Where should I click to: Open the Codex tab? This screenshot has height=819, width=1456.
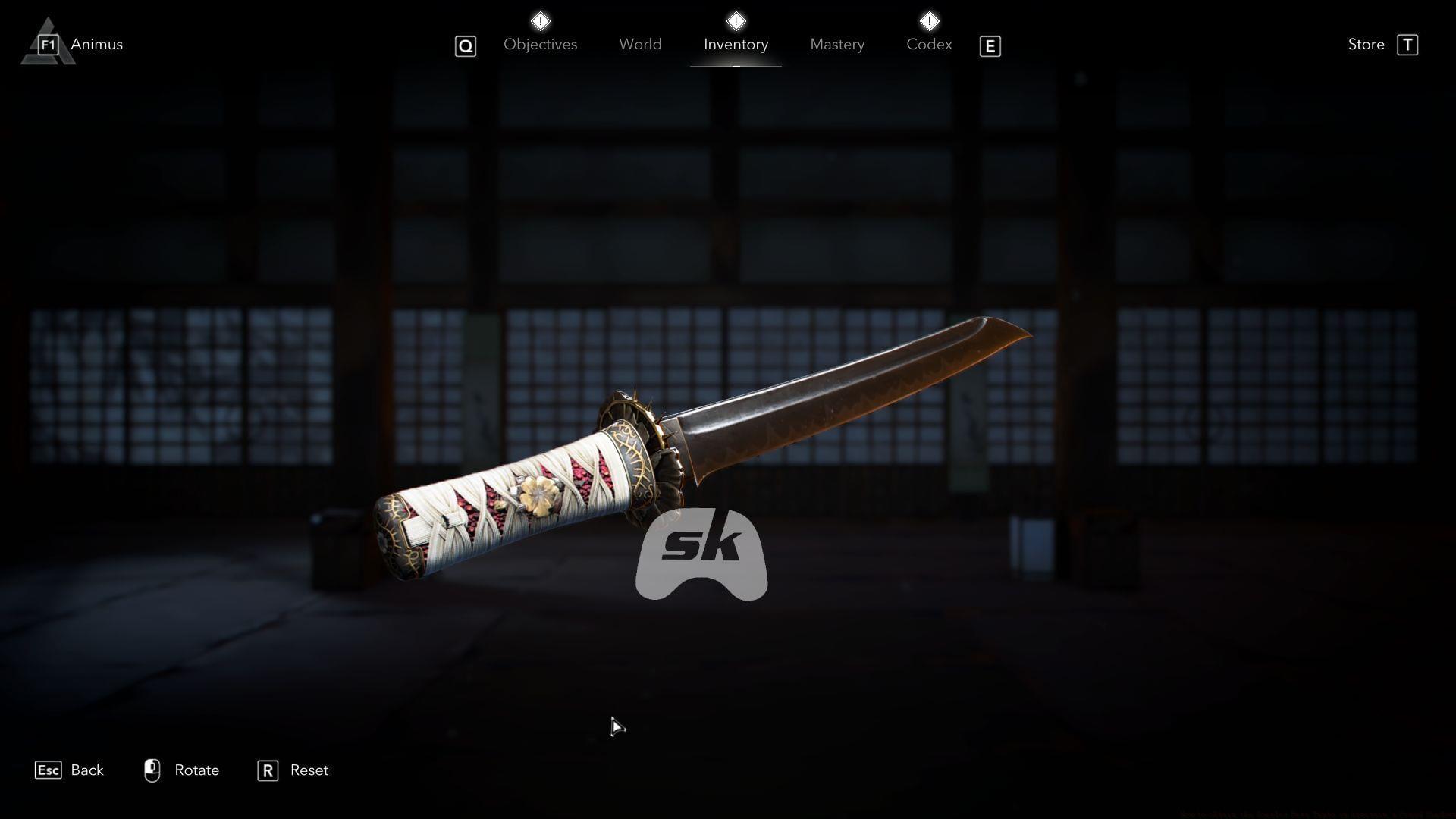[928, 44]
